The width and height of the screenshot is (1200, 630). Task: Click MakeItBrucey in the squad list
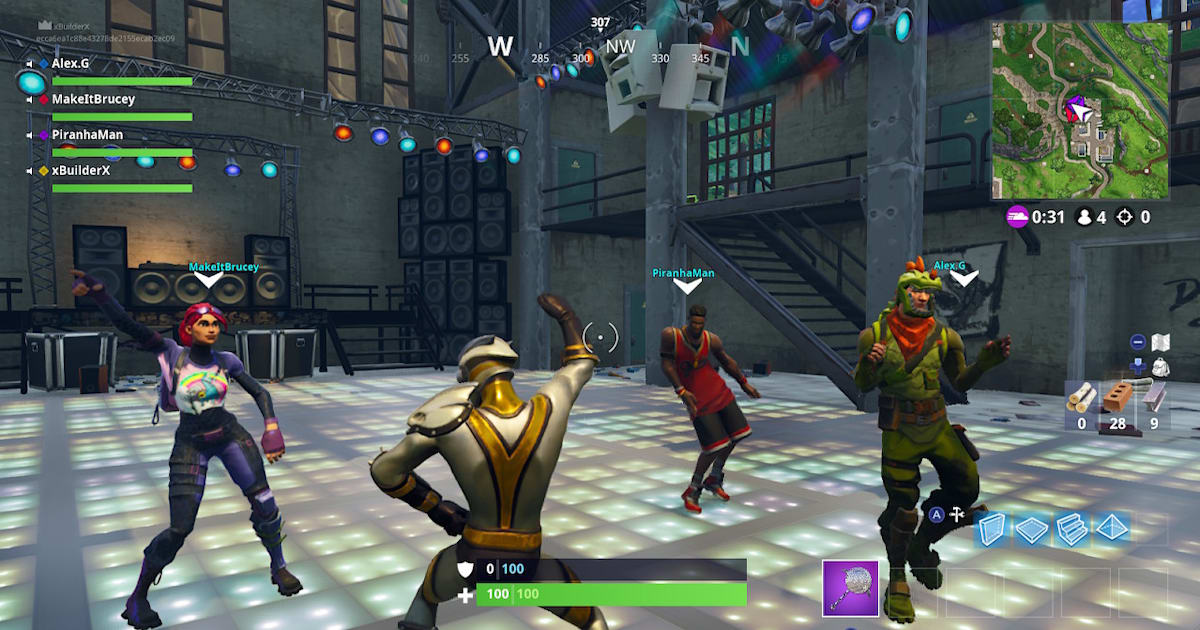point(93,99)
